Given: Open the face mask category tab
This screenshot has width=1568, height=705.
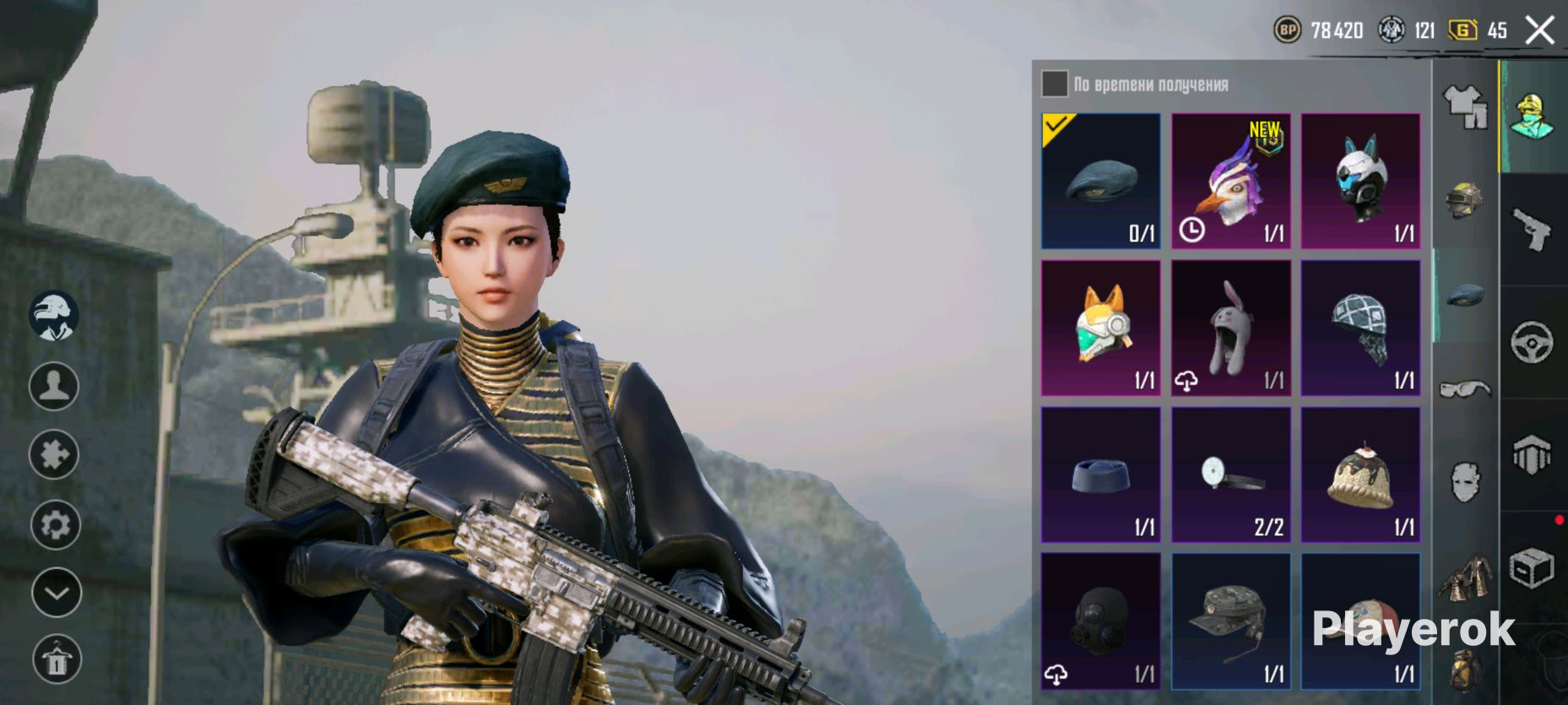Looking at the screenshot, I should (x=1466, y=482).
